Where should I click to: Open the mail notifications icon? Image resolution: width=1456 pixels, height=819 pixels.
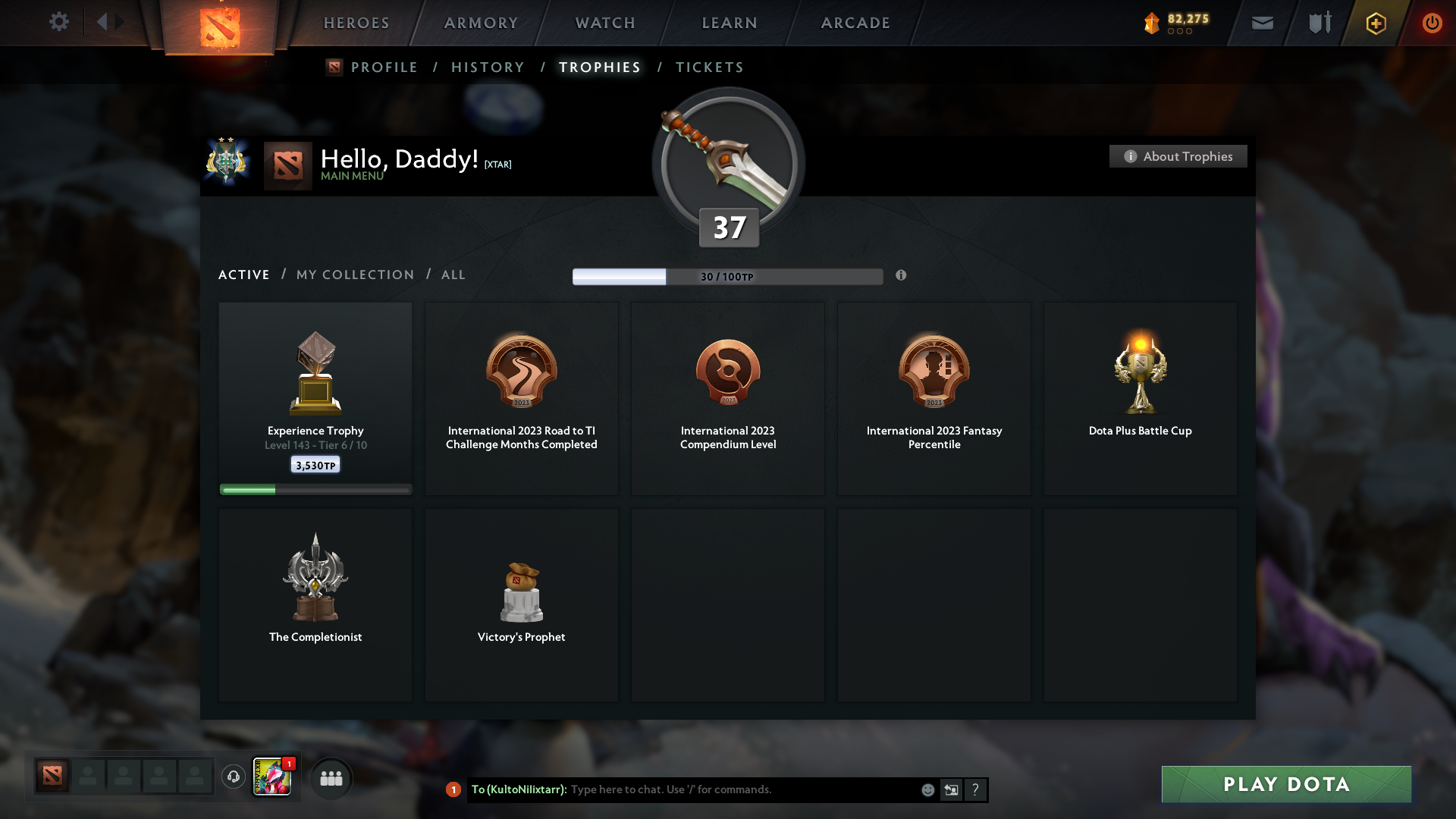[1262, 23]
